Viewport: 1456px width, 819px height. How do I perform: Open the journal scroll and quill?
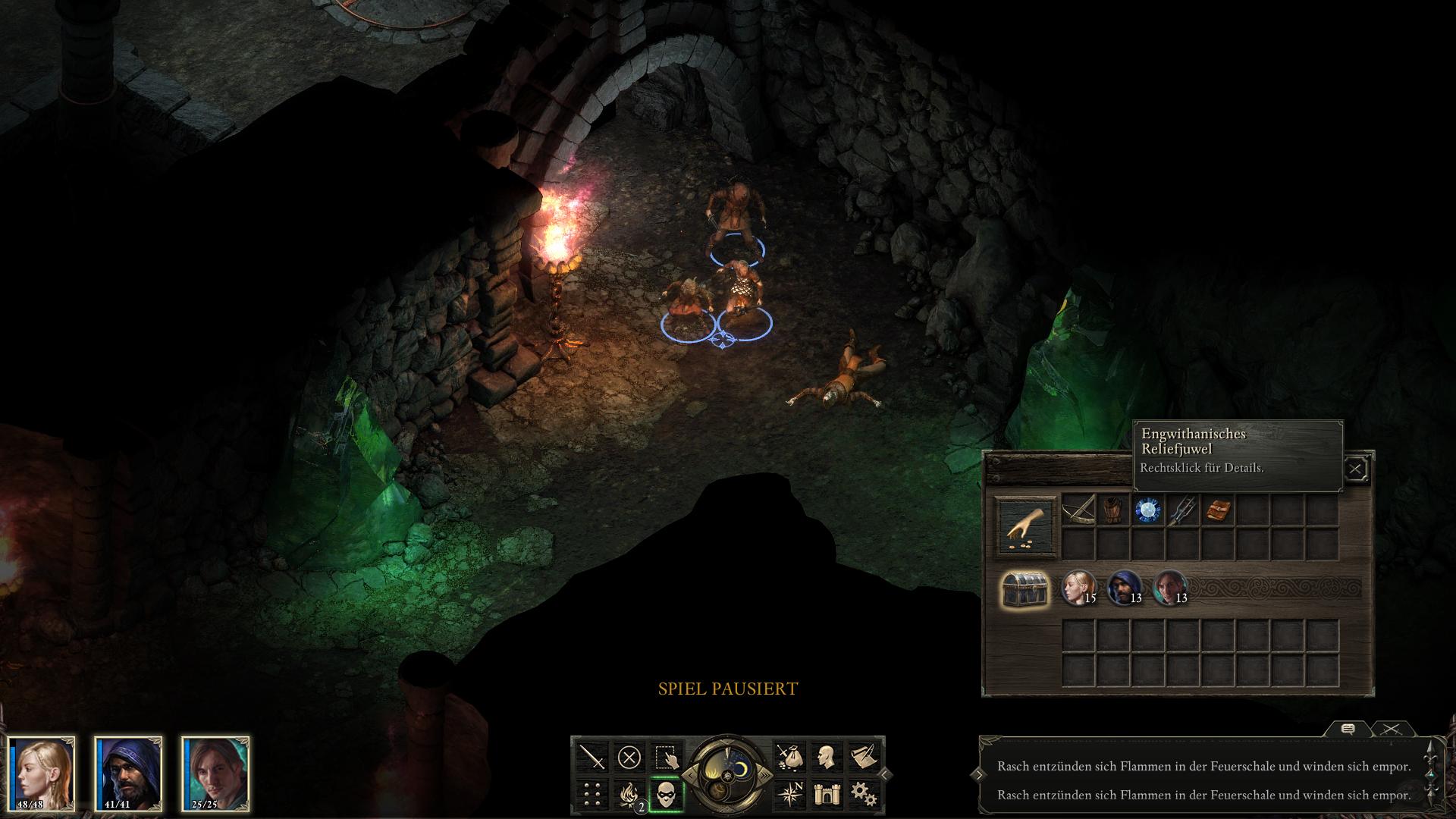pyautogui.click(x=862, y=757)
